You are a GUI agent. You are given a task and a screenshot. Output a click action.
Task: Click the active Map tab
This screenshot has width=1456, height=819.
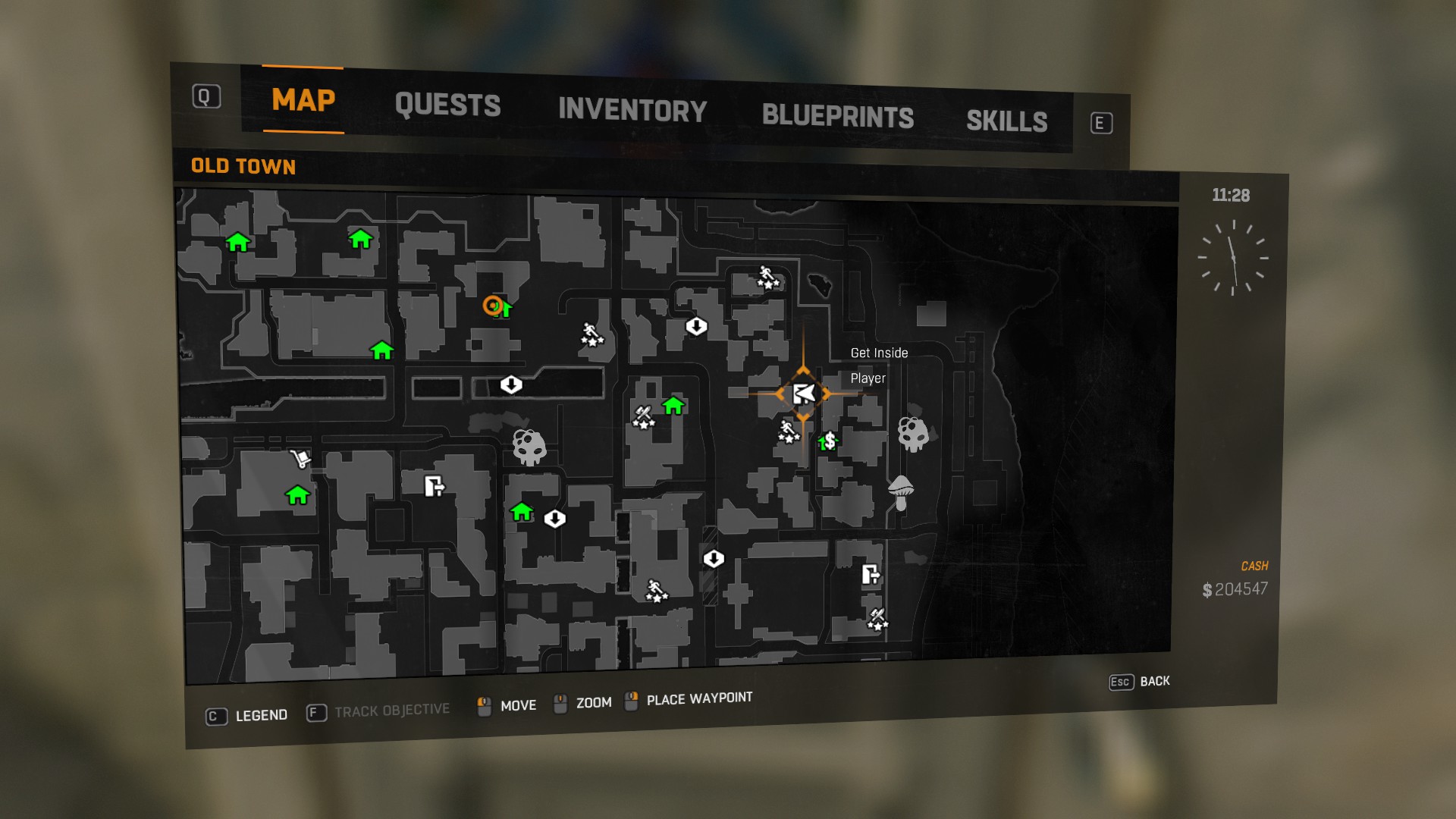coord(303,100)
